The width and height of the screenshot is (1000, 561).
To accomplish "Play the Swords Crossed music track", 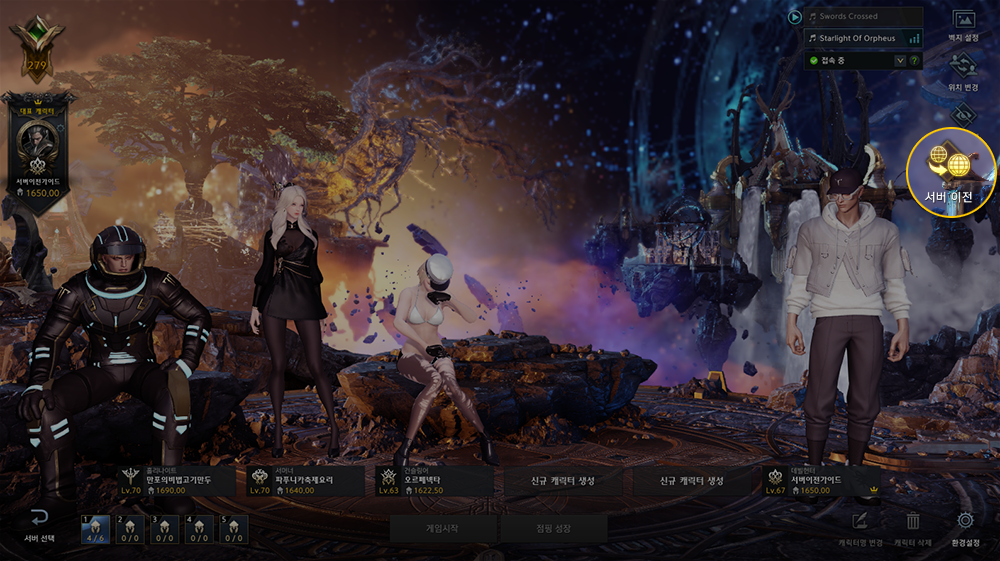I will point(795,17).
